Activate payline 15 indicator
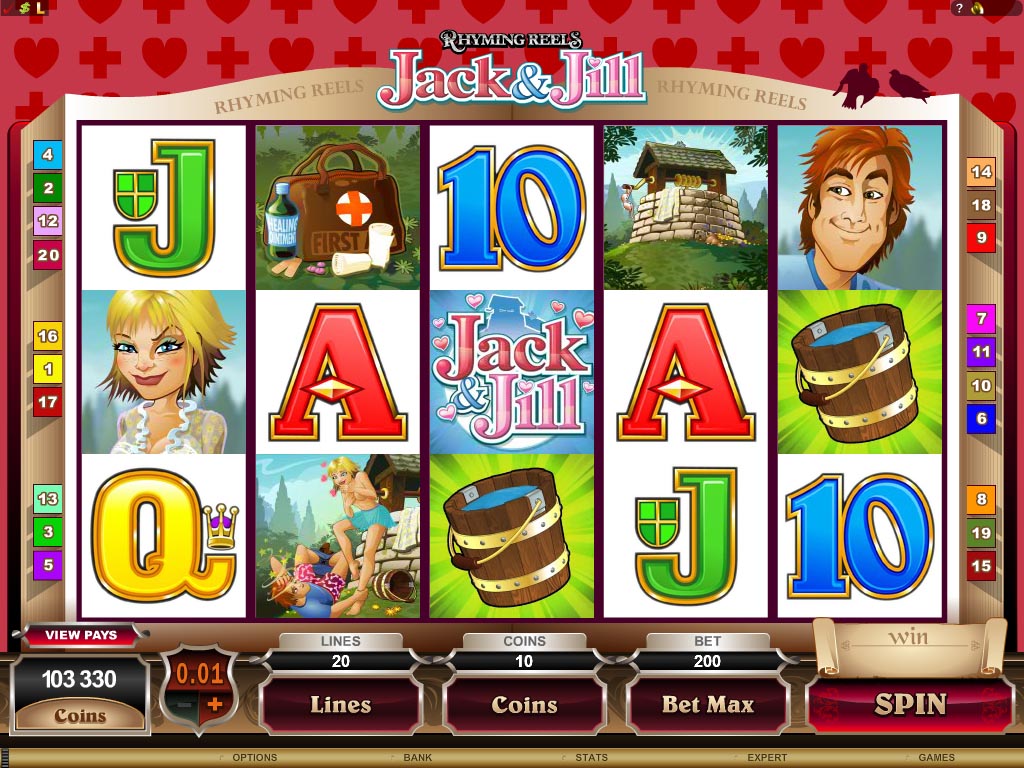This screenshot has width=1024, height=768. [x=981, y=566]
